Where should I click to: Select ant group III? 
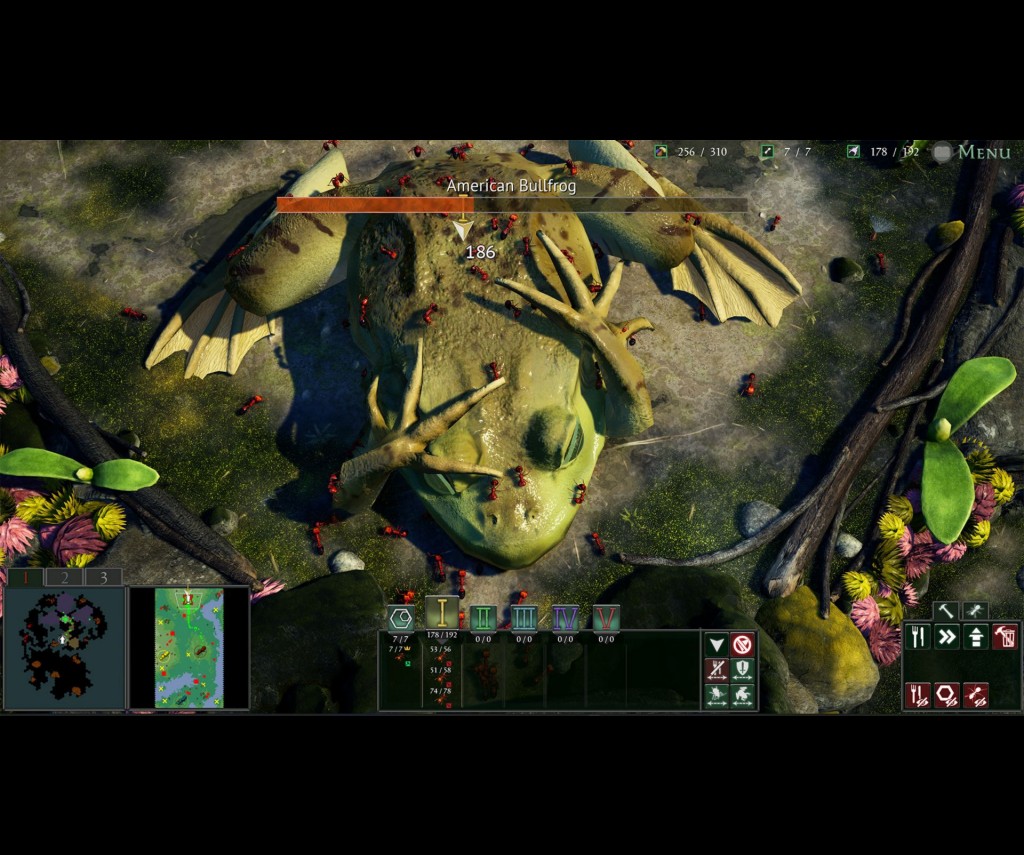click(524, 618)
